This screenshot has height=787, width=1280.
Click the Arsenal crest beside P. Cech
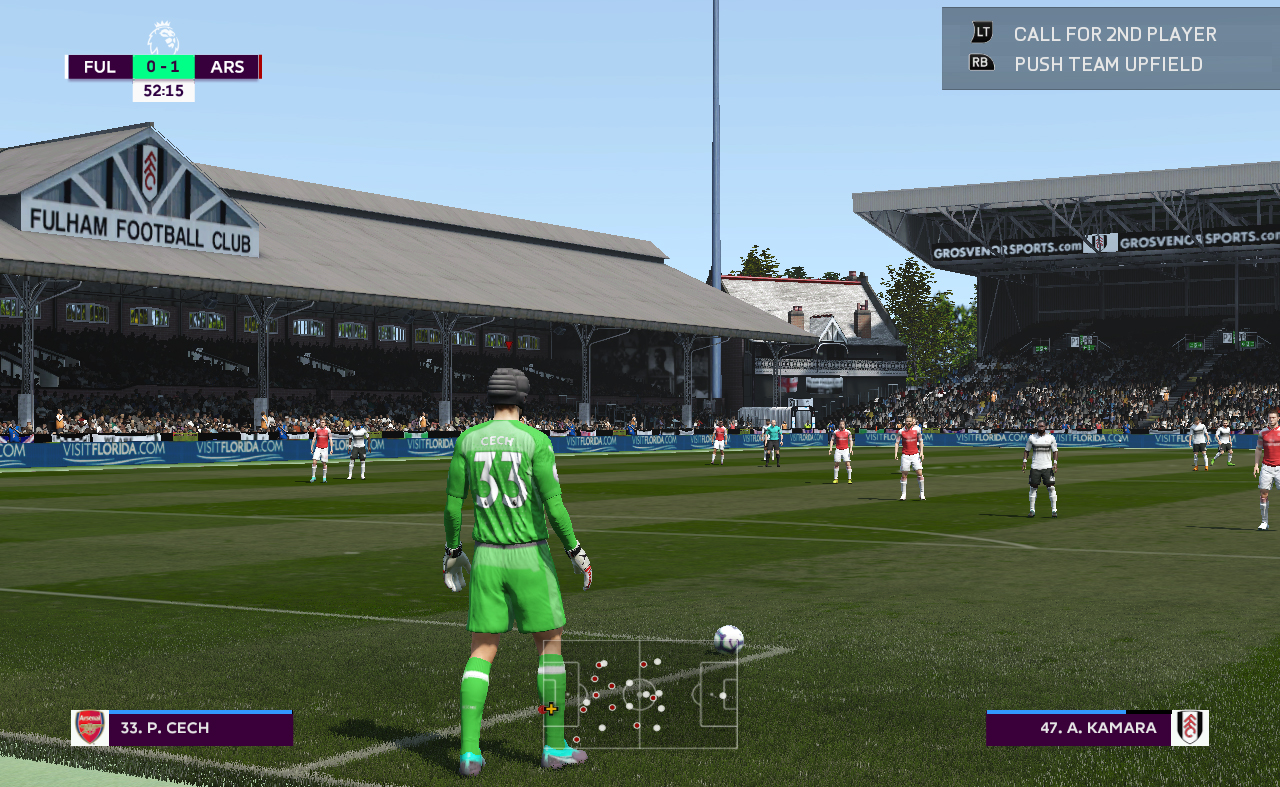point(90,728)
